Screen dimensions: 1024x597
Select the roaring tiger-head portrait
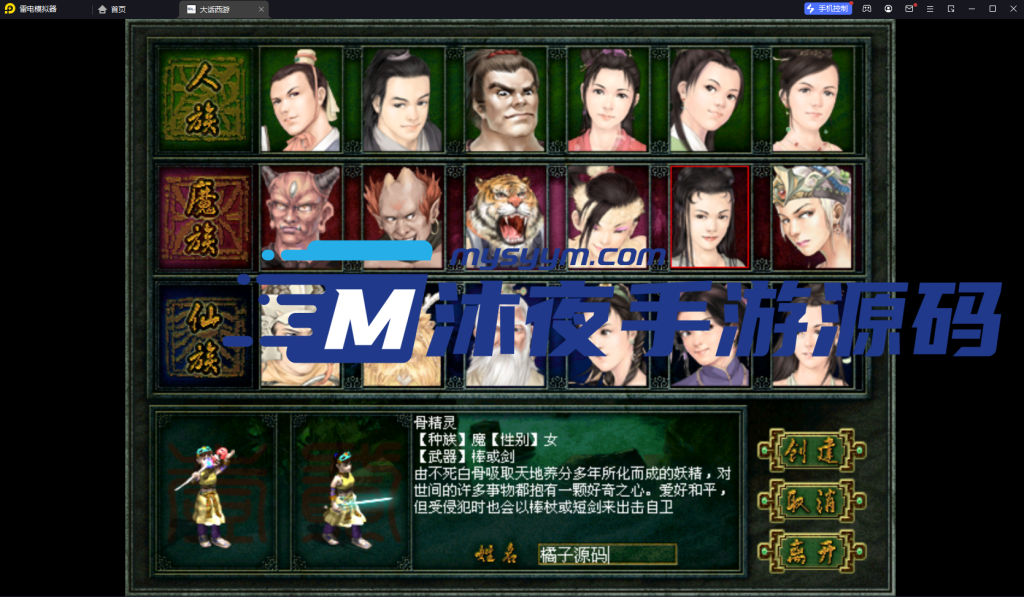pos(504,216)
